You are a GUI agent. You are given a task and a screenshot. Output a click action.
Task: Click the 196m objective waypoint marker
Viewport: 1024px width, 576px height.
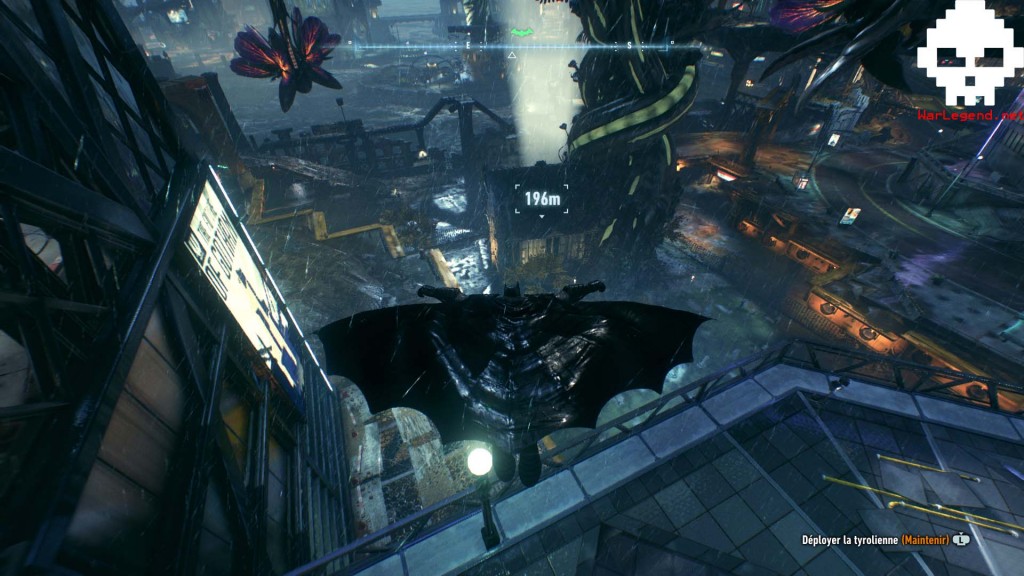click(x=542, y=199)
